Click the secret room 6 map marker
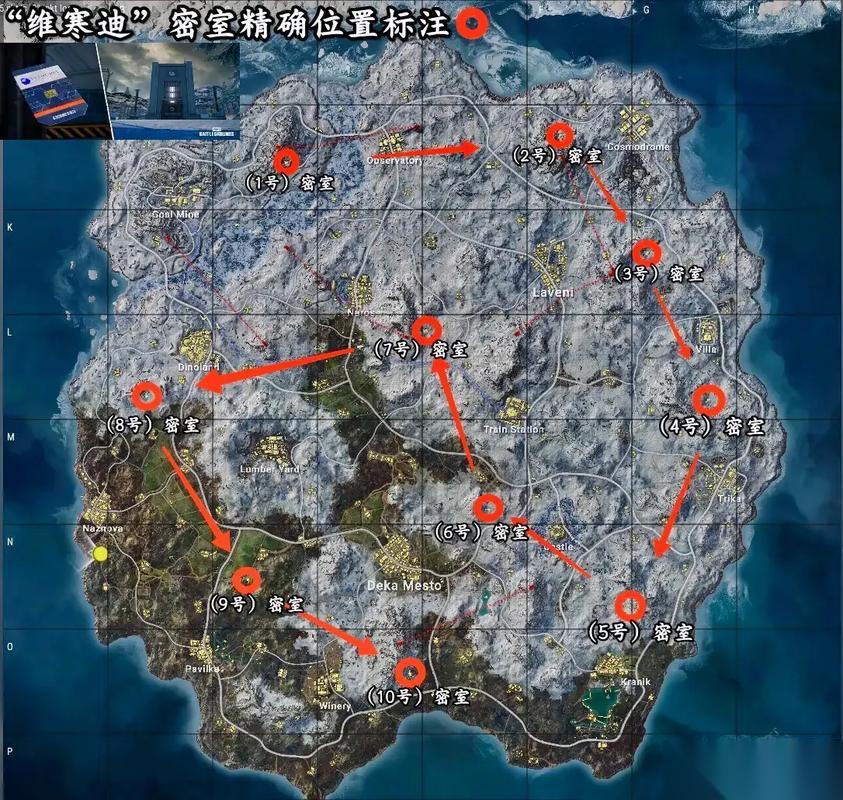The image size is (843, 800). point(488,508)
